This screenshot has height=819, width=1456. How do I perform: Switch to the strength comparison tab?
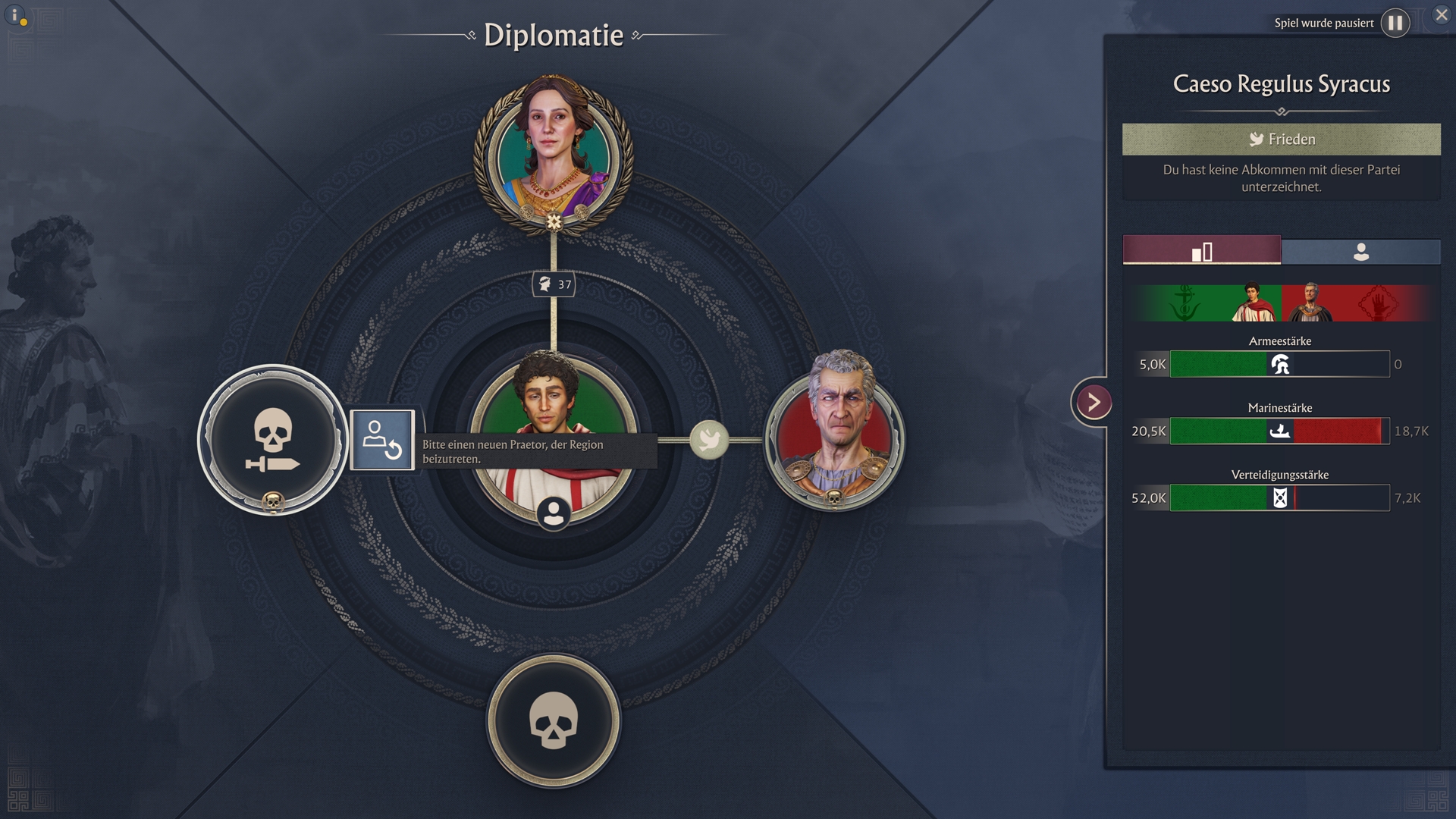[1201, 251]
